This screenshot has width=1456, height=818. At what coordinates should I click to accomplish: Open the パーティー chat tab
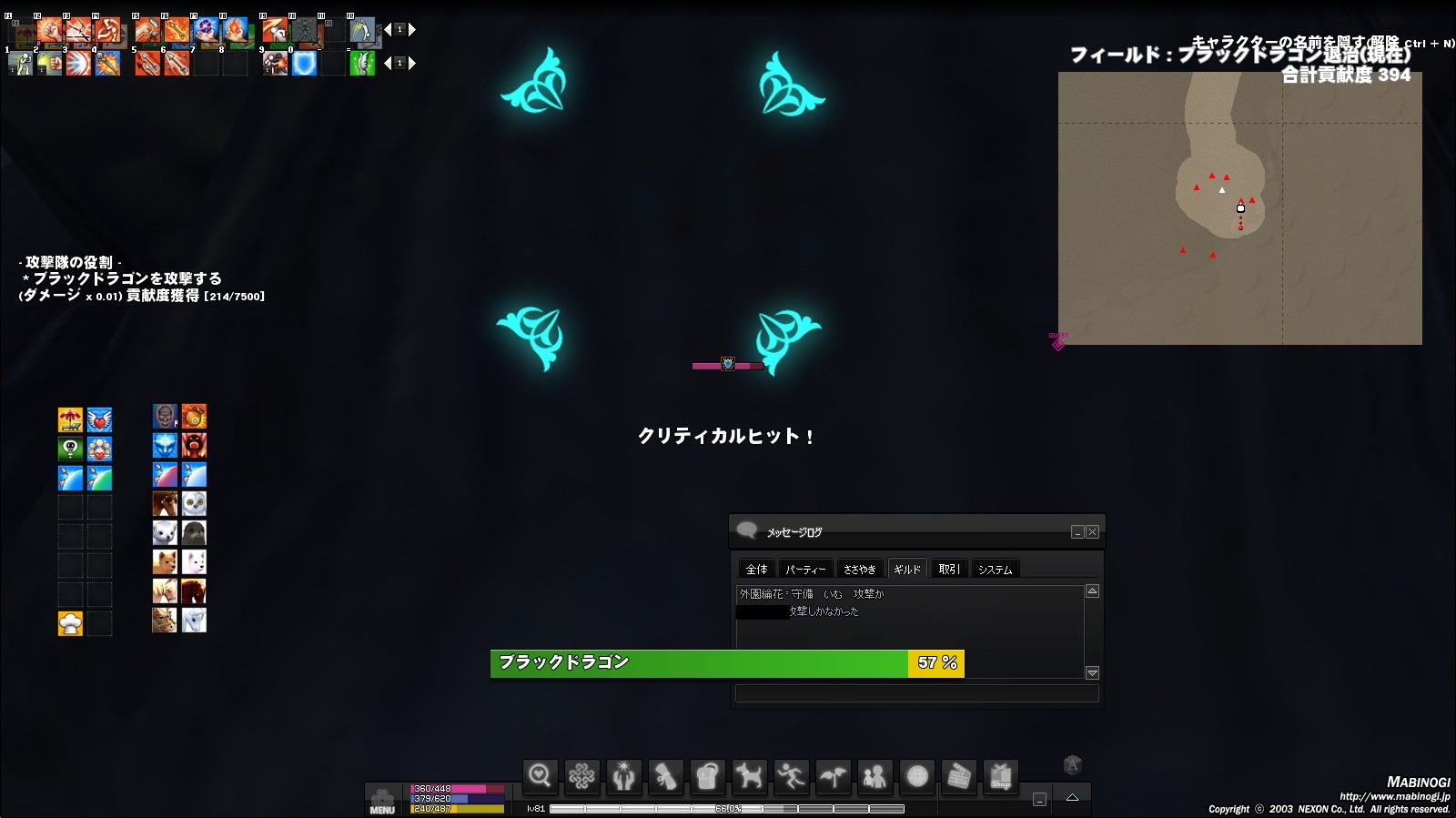(x=807, y=567)
